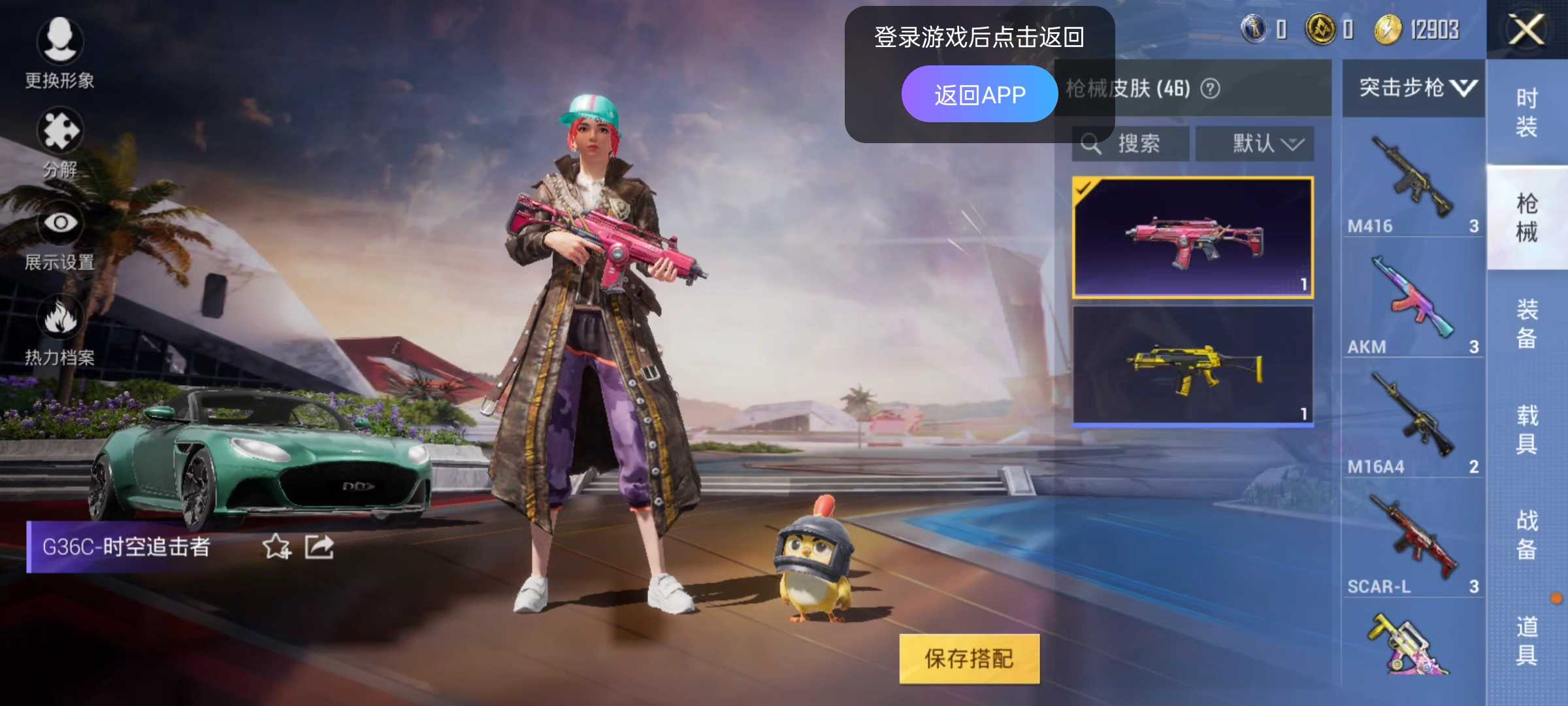Click the 返回APP button
This screenshot has width=1568, height=706.
coord(981,93)
